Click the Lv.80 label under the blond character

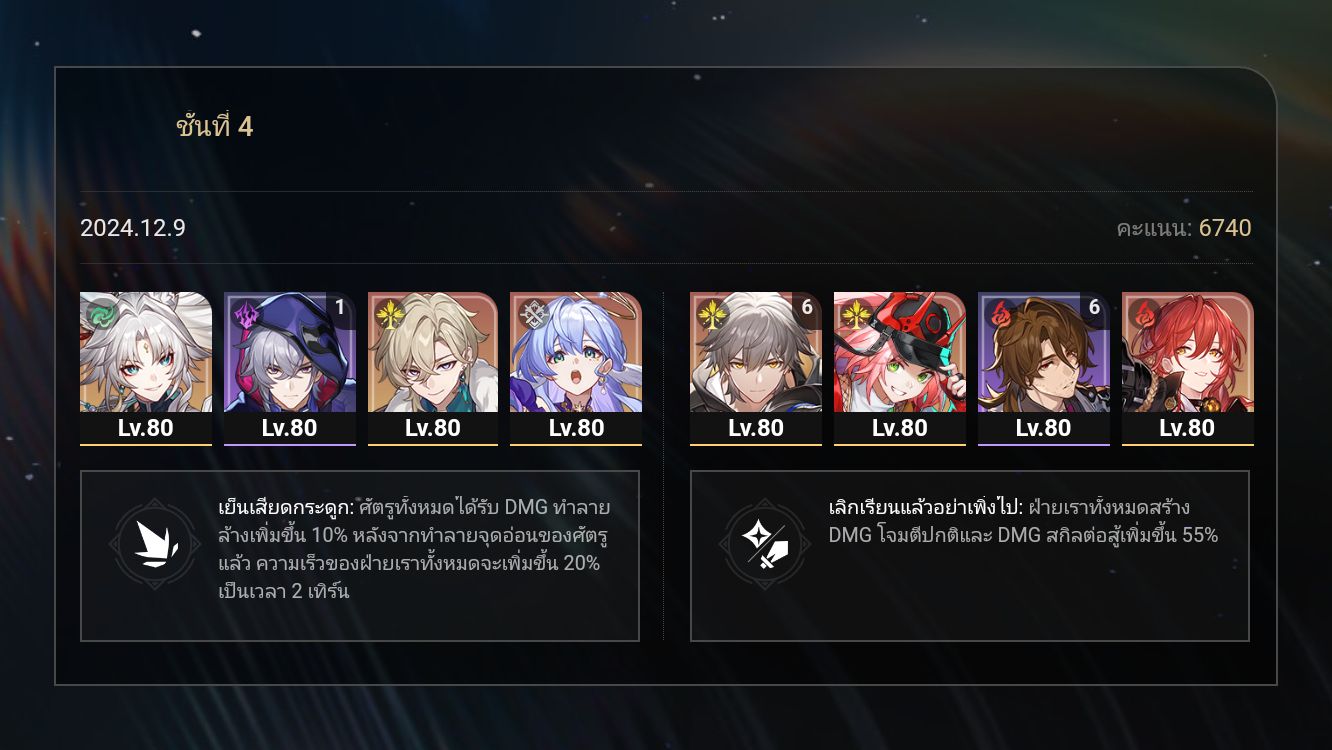tap(434, 428)
